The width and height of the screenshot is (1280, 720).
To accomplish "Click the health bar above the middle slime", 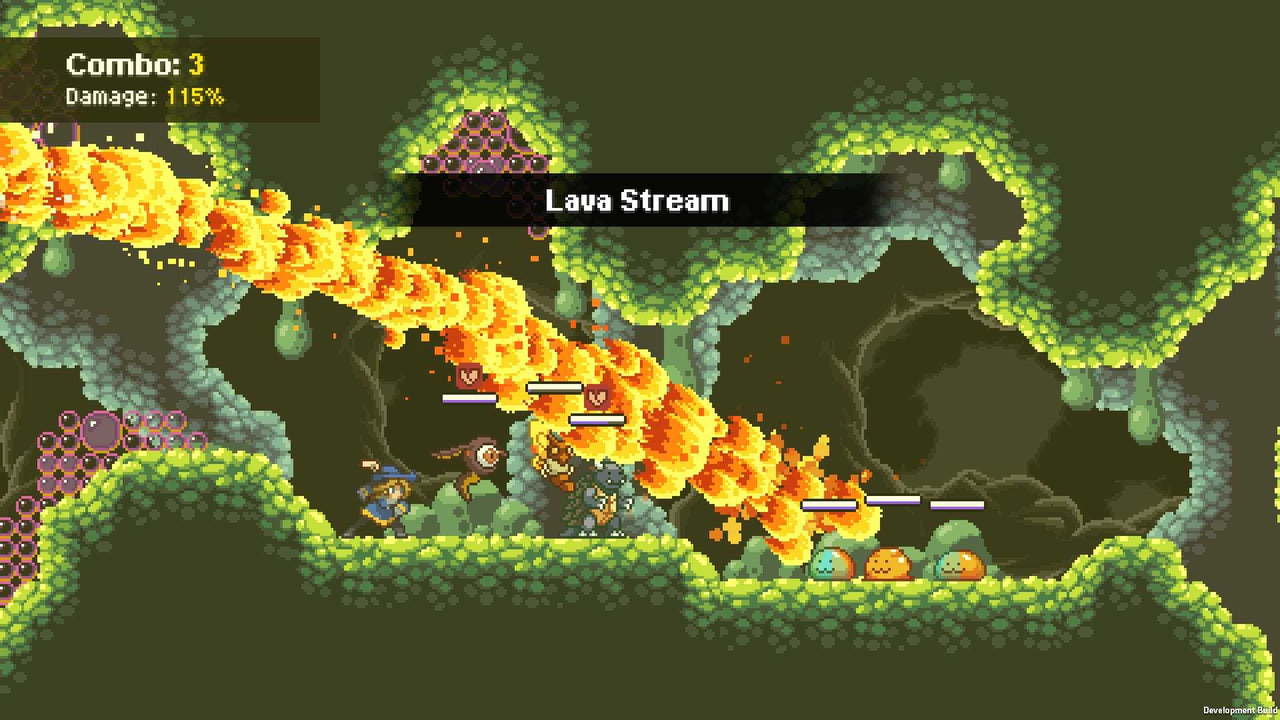I will click(x=891, y=499).
